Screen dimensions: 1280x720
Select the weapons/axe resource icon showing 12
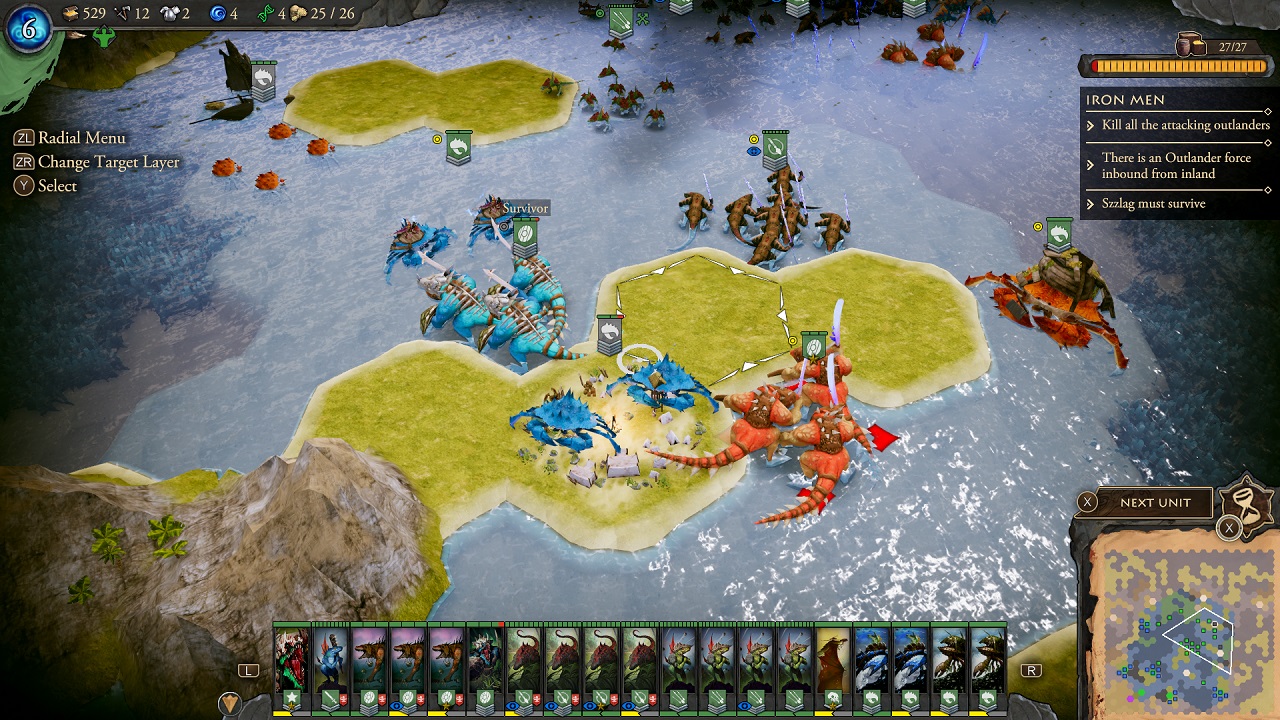pos(121,13)
